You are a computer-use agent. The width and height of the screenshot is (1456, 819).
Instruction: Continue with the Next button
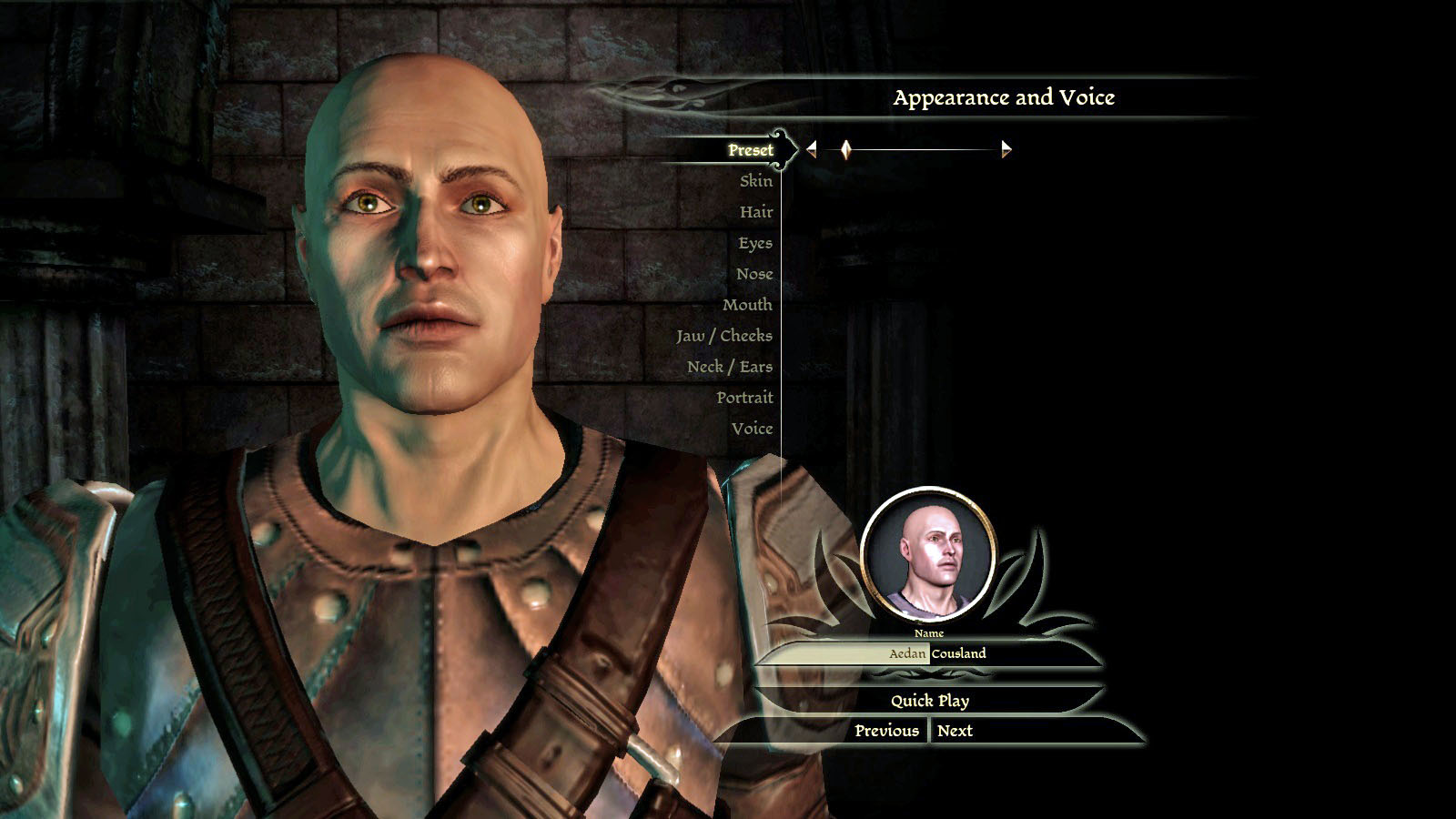pos(955,731)
